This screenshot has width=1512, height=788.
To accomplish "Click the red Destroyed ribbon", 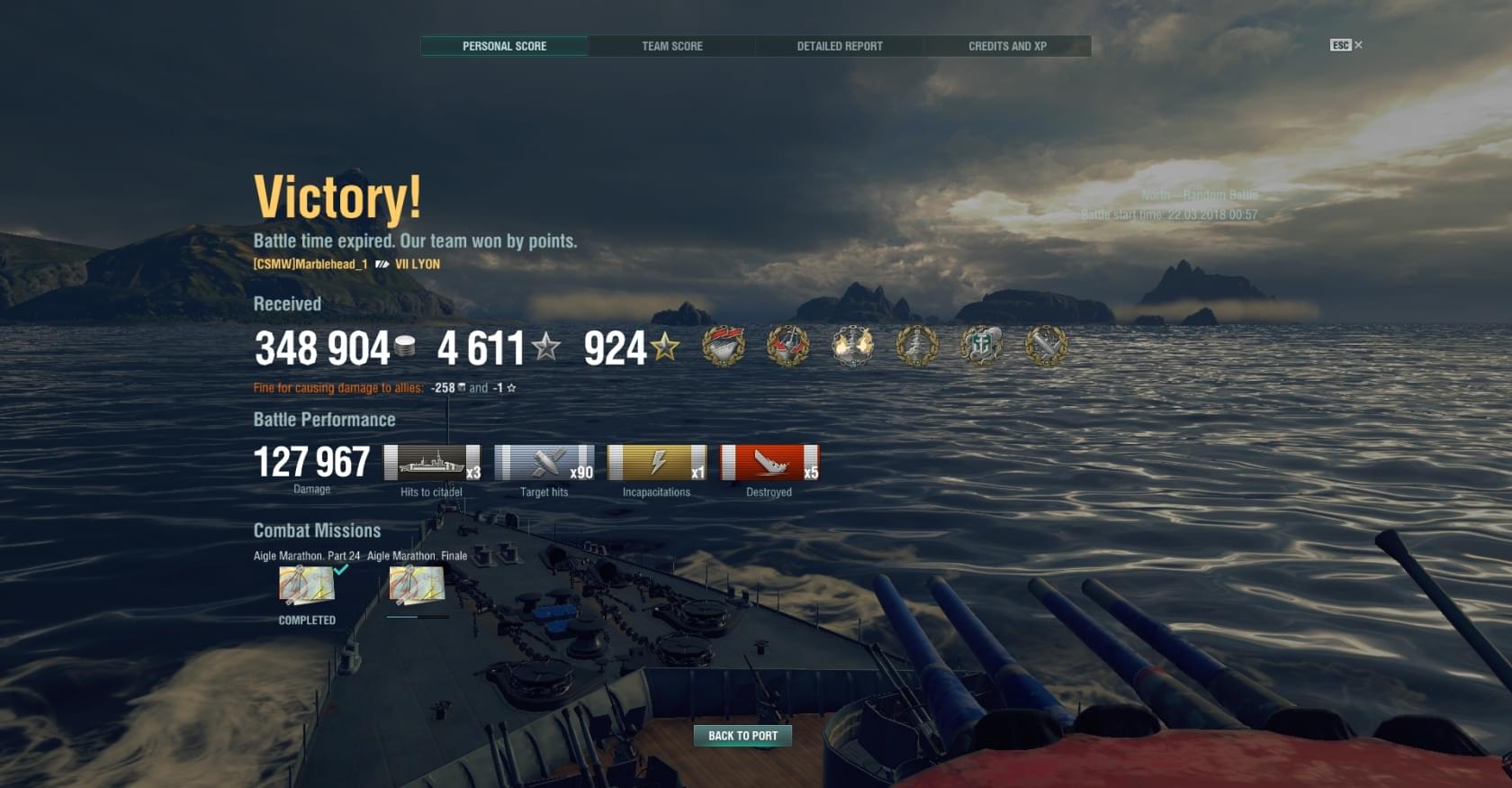I will (x=769, y=463).
